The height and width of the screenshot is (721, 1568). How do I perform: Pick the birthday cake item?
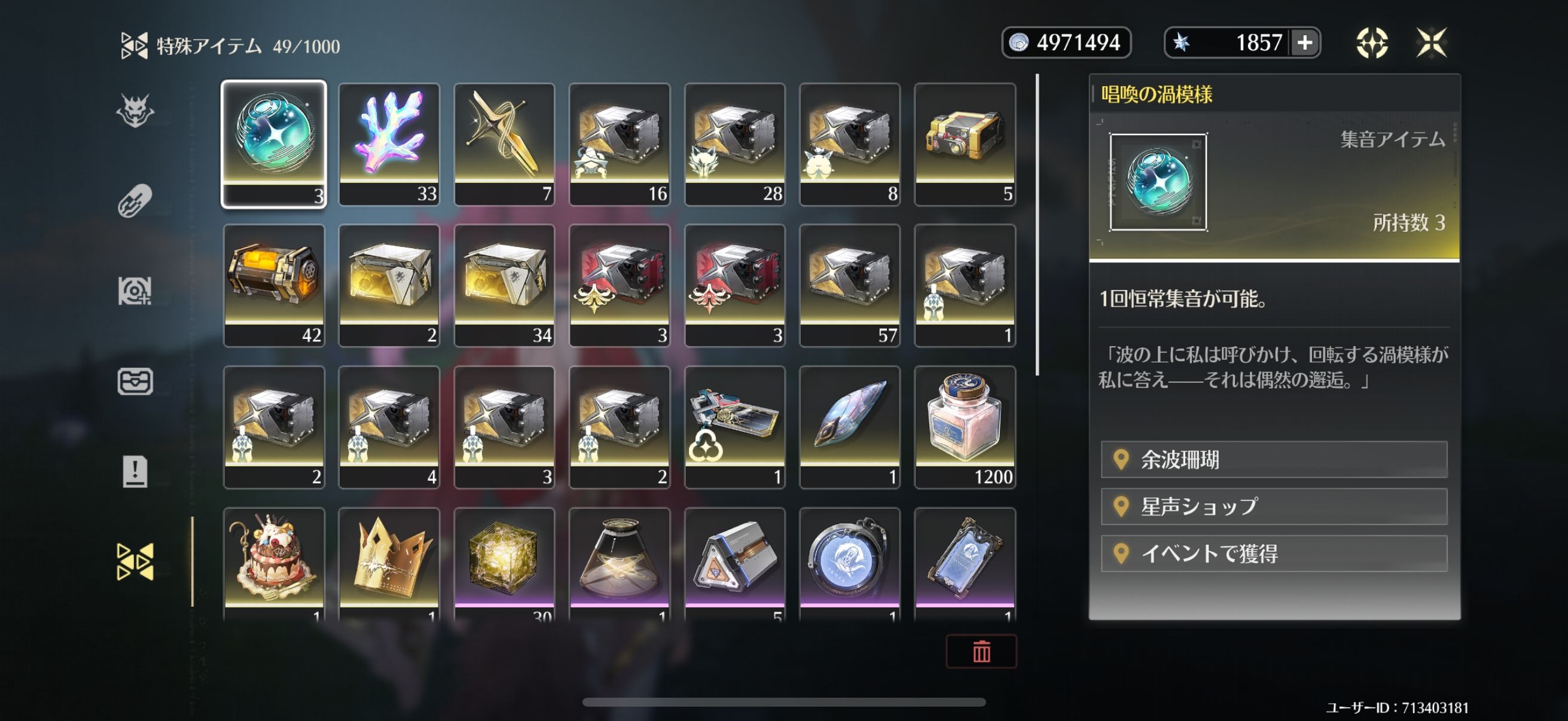coord(274,563)
